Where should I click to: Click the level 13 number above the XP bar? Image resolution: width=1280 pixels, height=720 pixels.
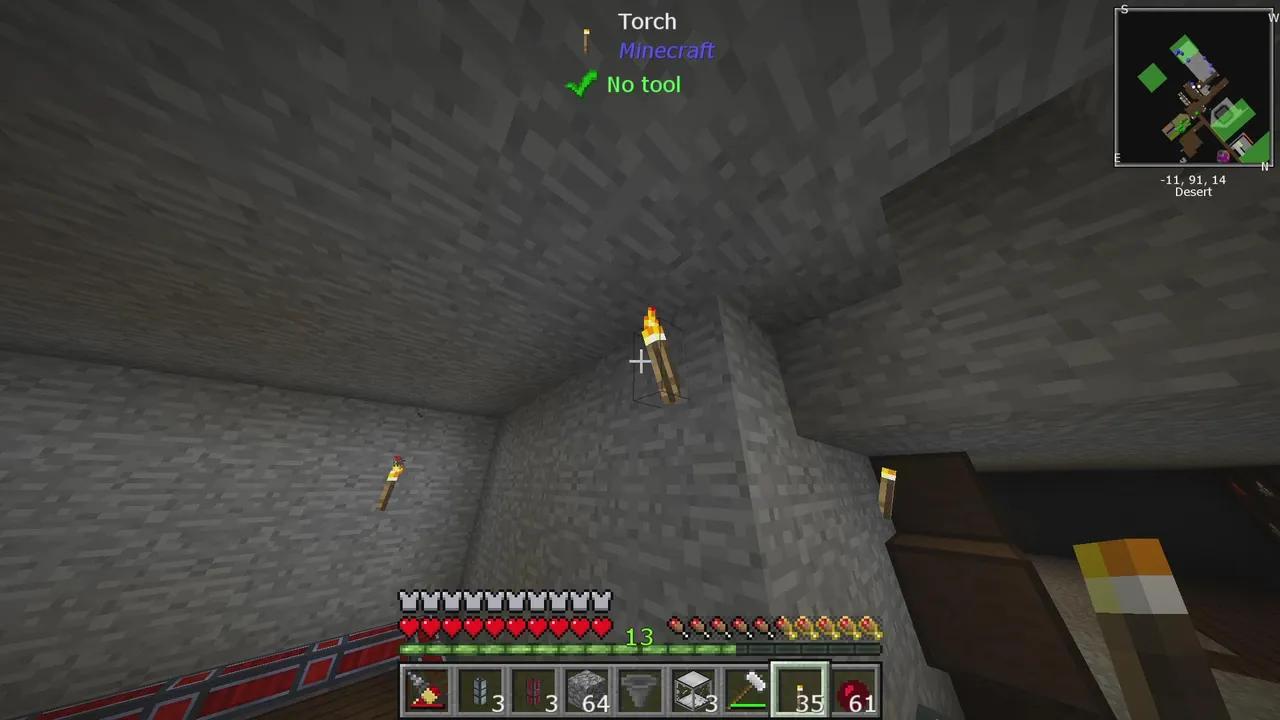pyautogui.click(x=641, y=637)
